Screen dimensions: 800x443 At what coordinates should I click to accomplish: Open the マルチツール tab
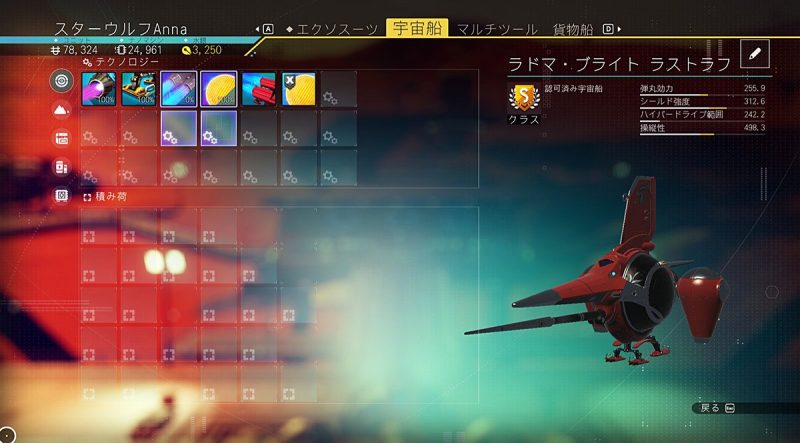pos(490,29)
